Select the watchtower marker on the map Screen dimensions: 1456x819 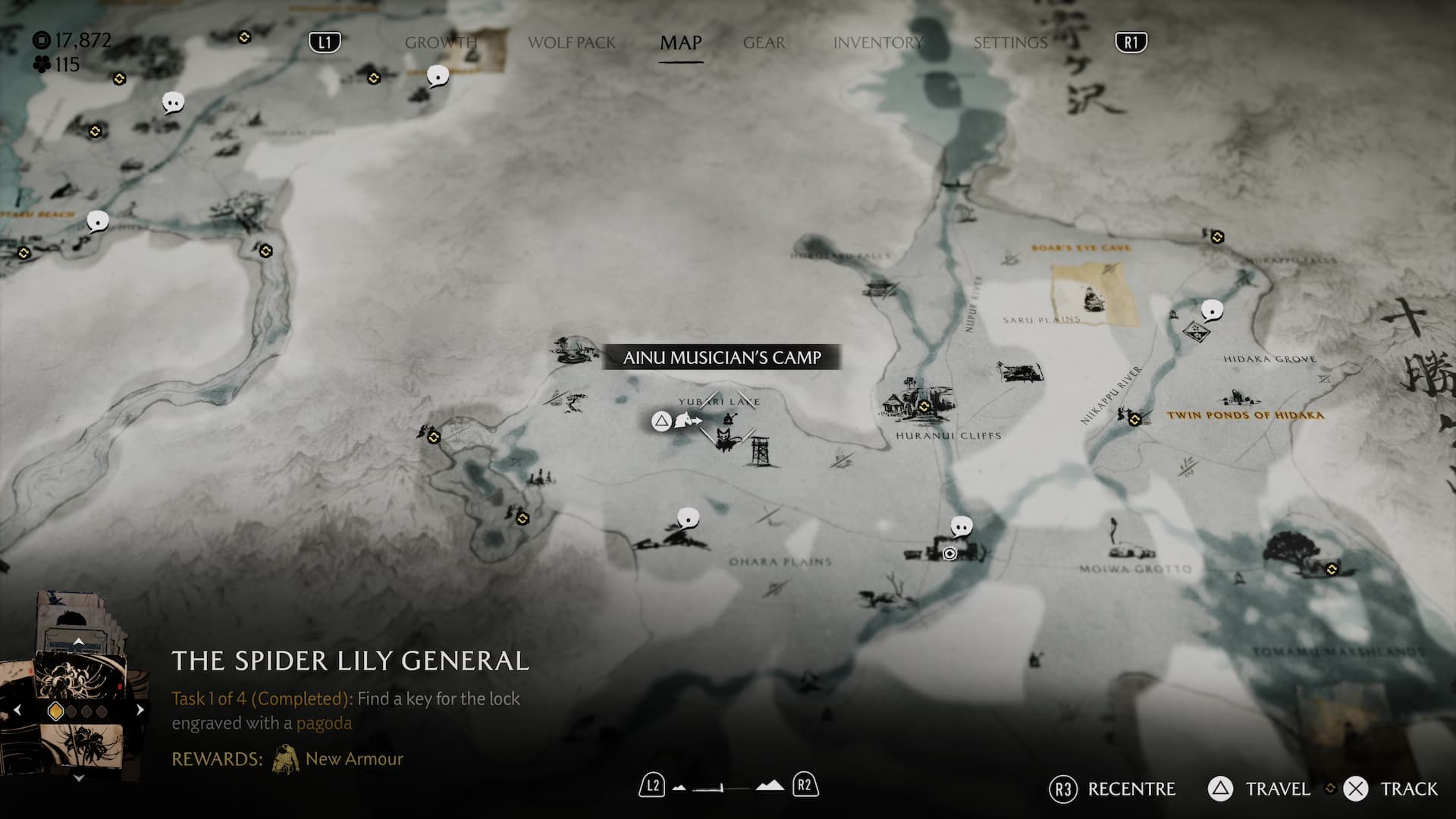pos(761,450)
